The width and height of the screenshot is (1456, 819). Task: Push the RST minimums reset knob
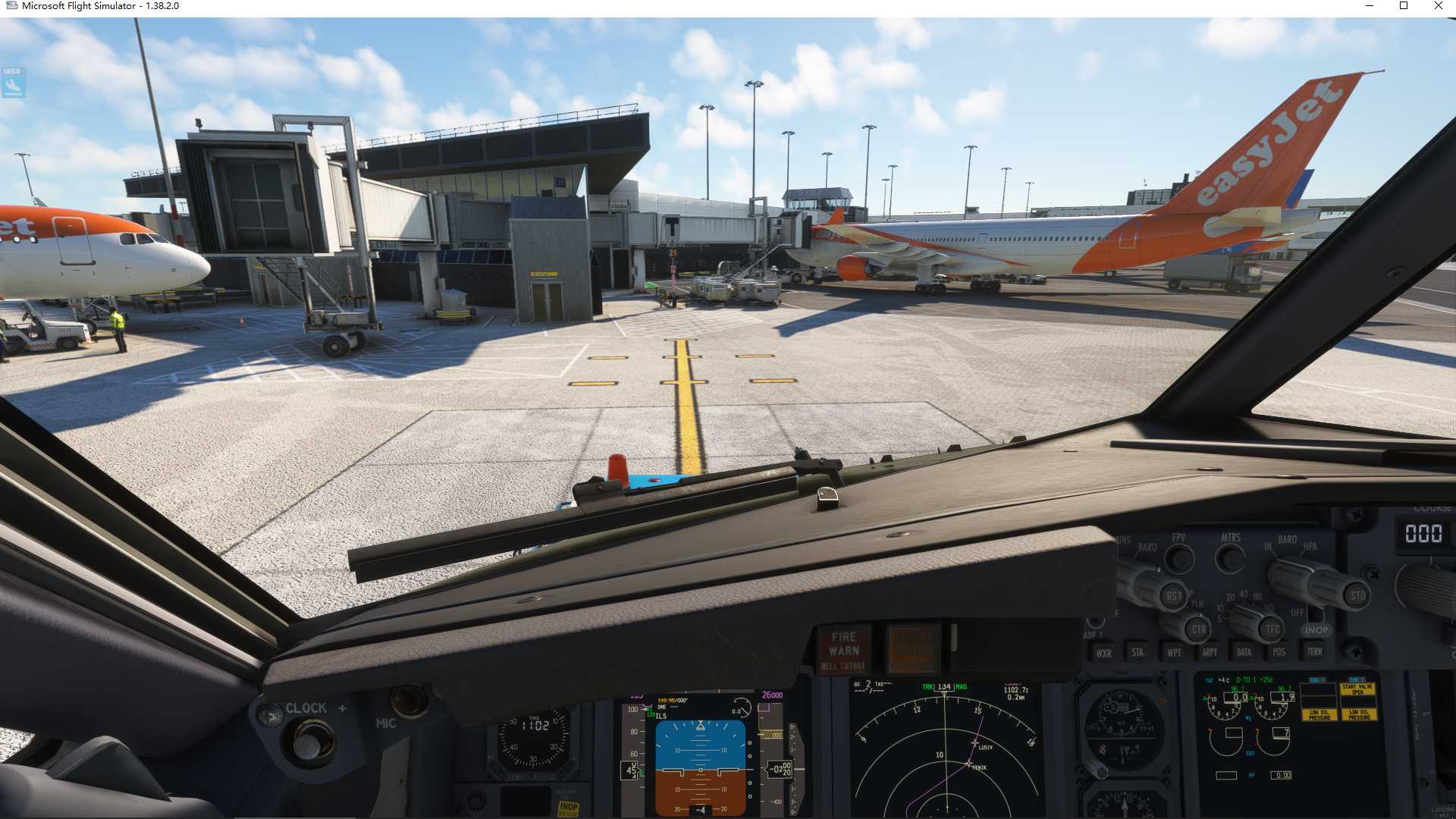[x=1173, y=596]
